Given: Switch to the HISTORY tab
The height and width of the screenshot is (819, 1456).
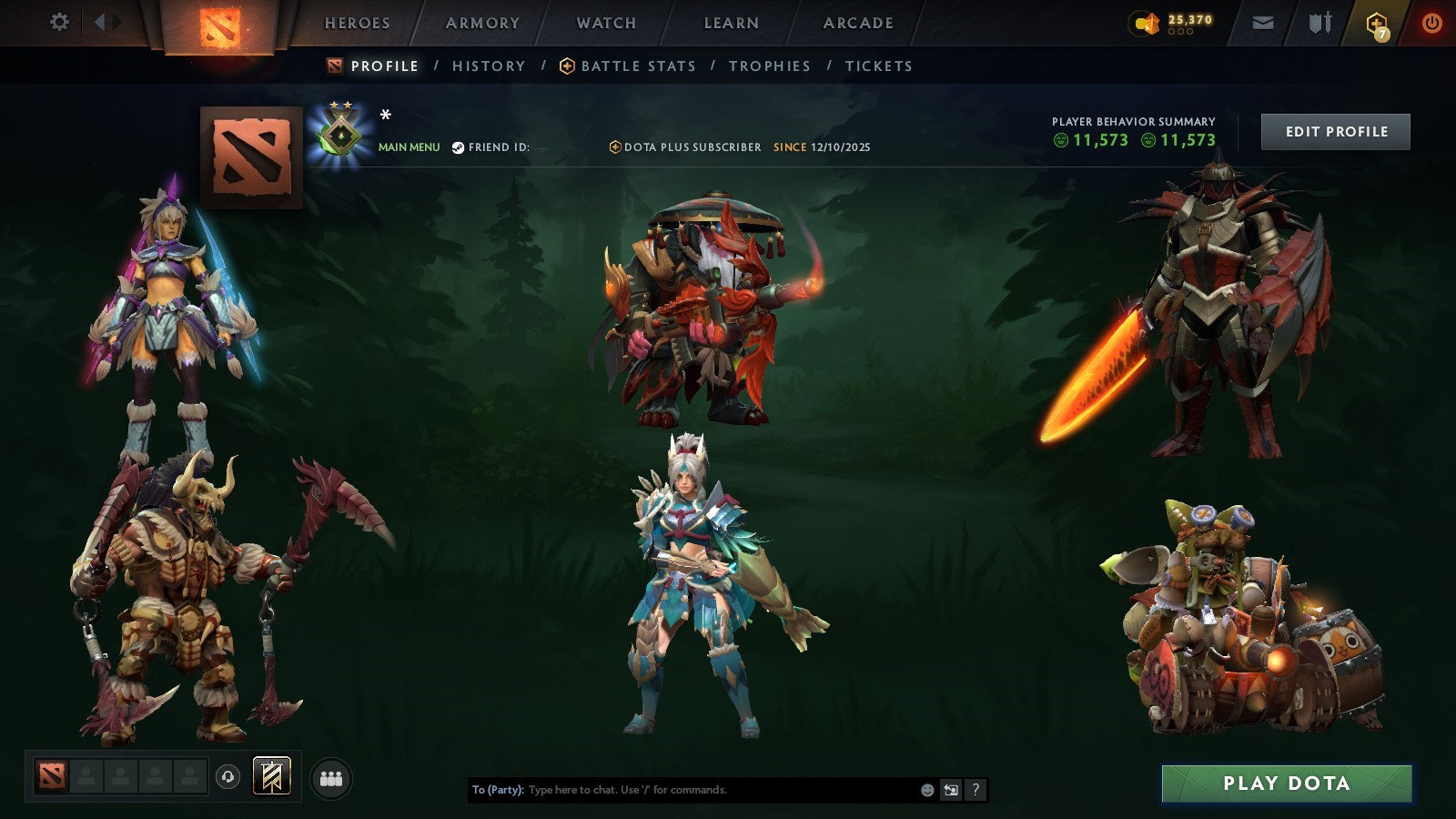Looking at the screenshot, I should pos(489,66).
